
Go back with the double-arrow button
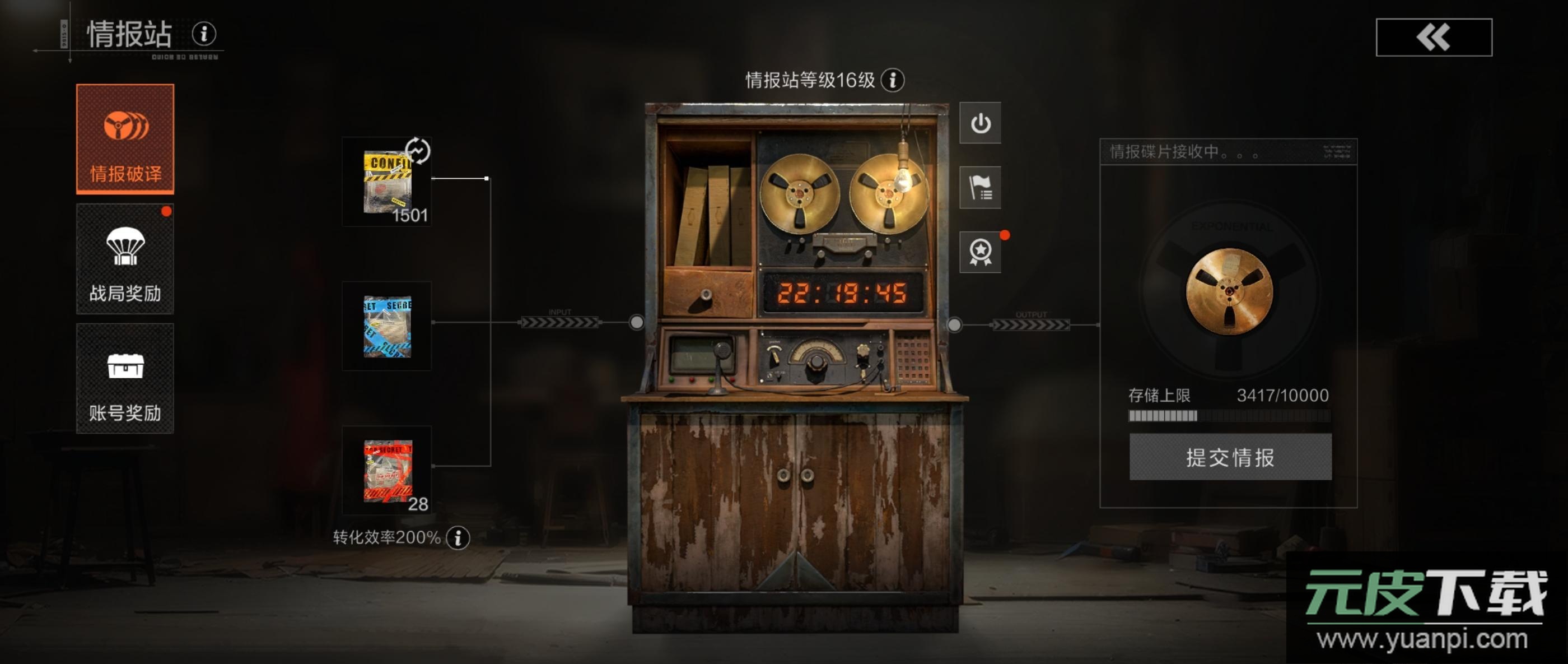tap(1434, 37)
